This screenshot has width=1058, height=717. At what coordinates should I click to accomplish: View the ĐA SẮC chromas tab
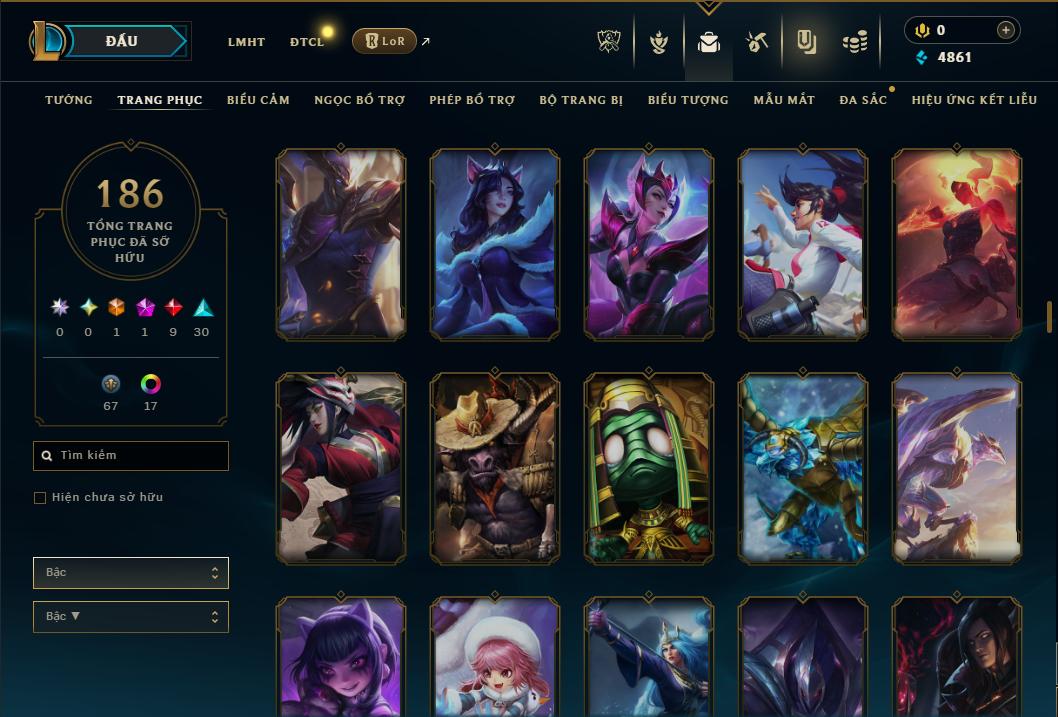863,100
